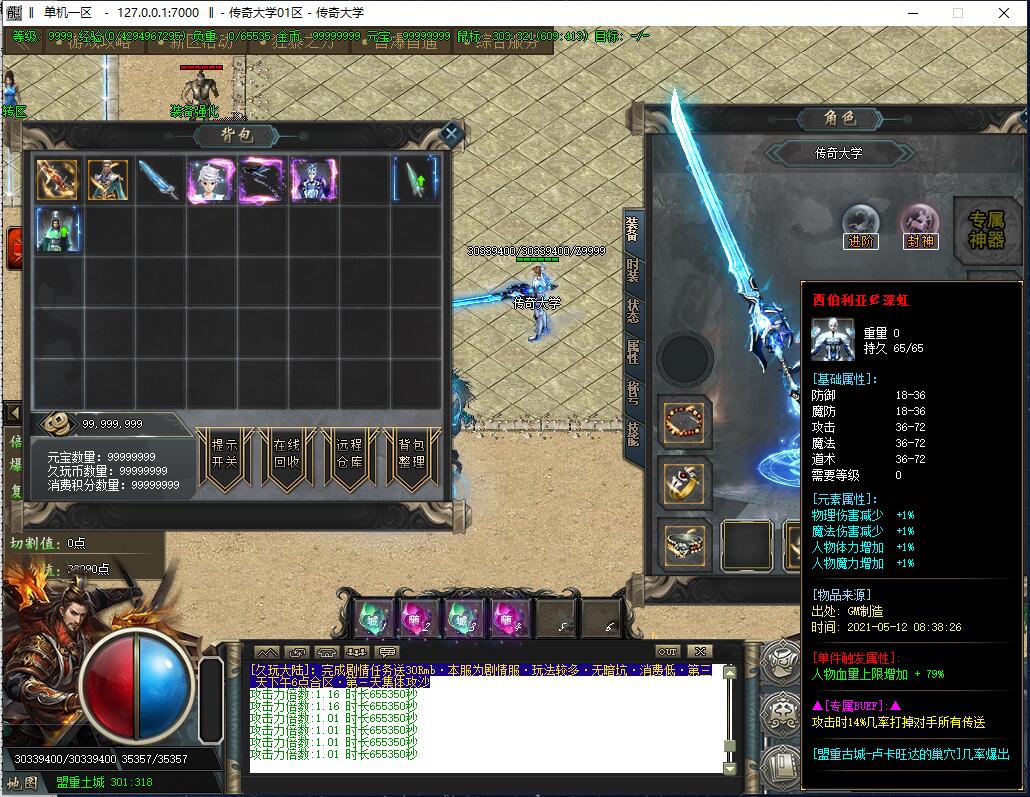This screenshot has width=1030, height=797.
Task: Select the green blade with up arrow
Action: click(x=415, y=180)
